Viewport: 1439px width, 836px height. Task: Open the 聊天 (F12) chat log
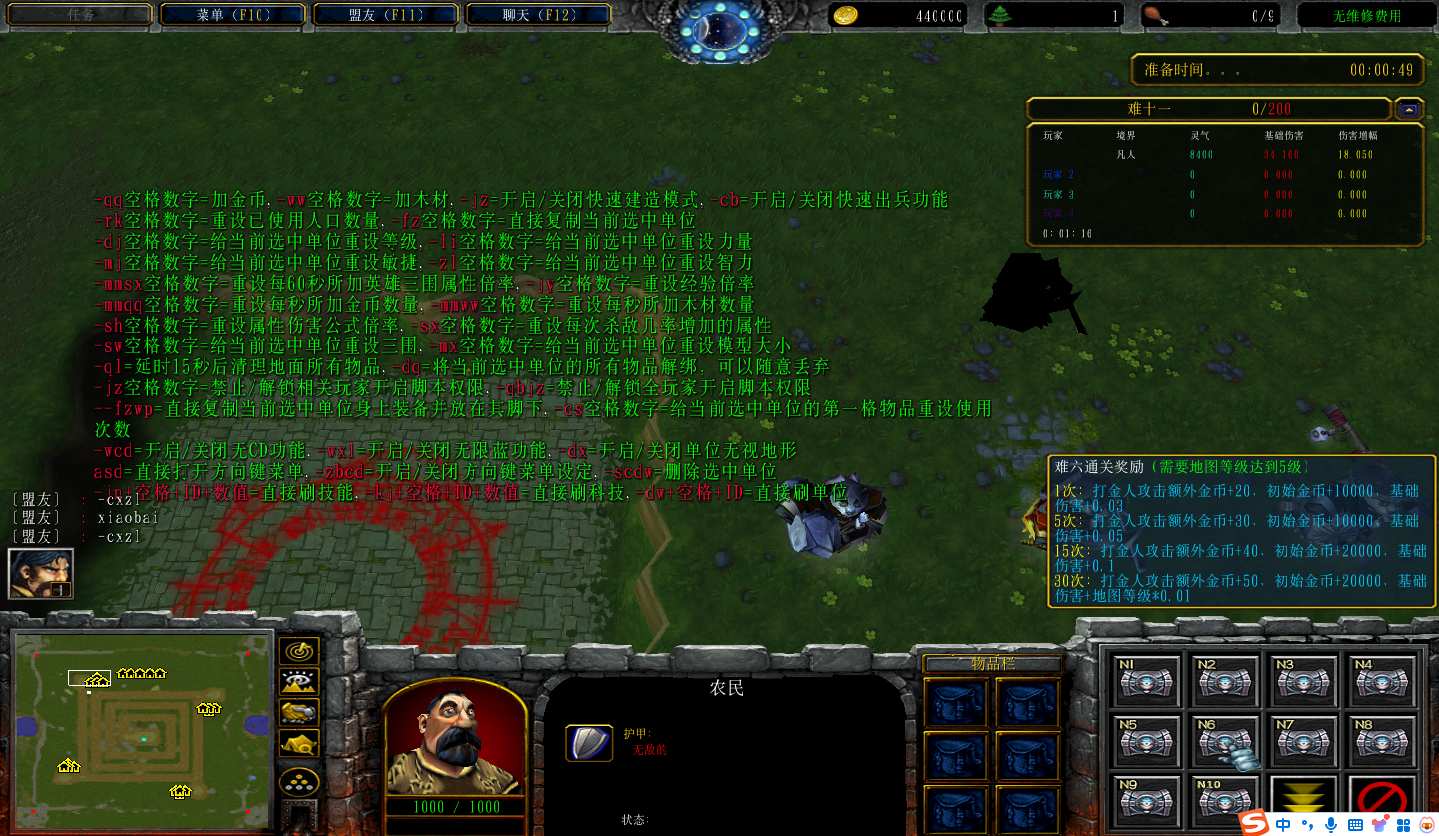pyautogui.click(x=538, y=15)
